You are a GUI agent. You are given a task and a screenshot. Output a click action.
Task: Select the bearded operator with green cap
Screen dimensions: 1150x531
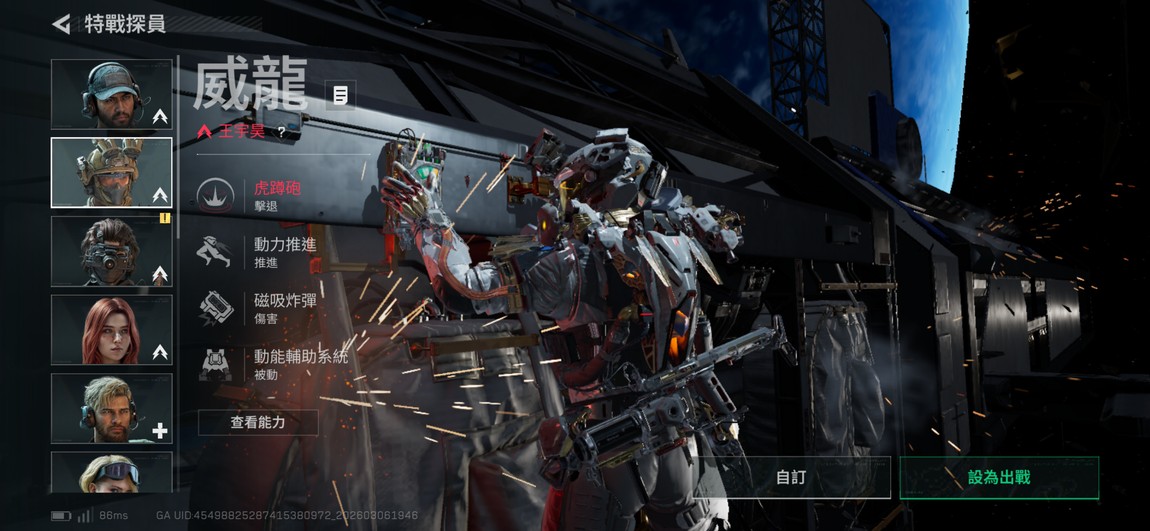coord(111,94)
